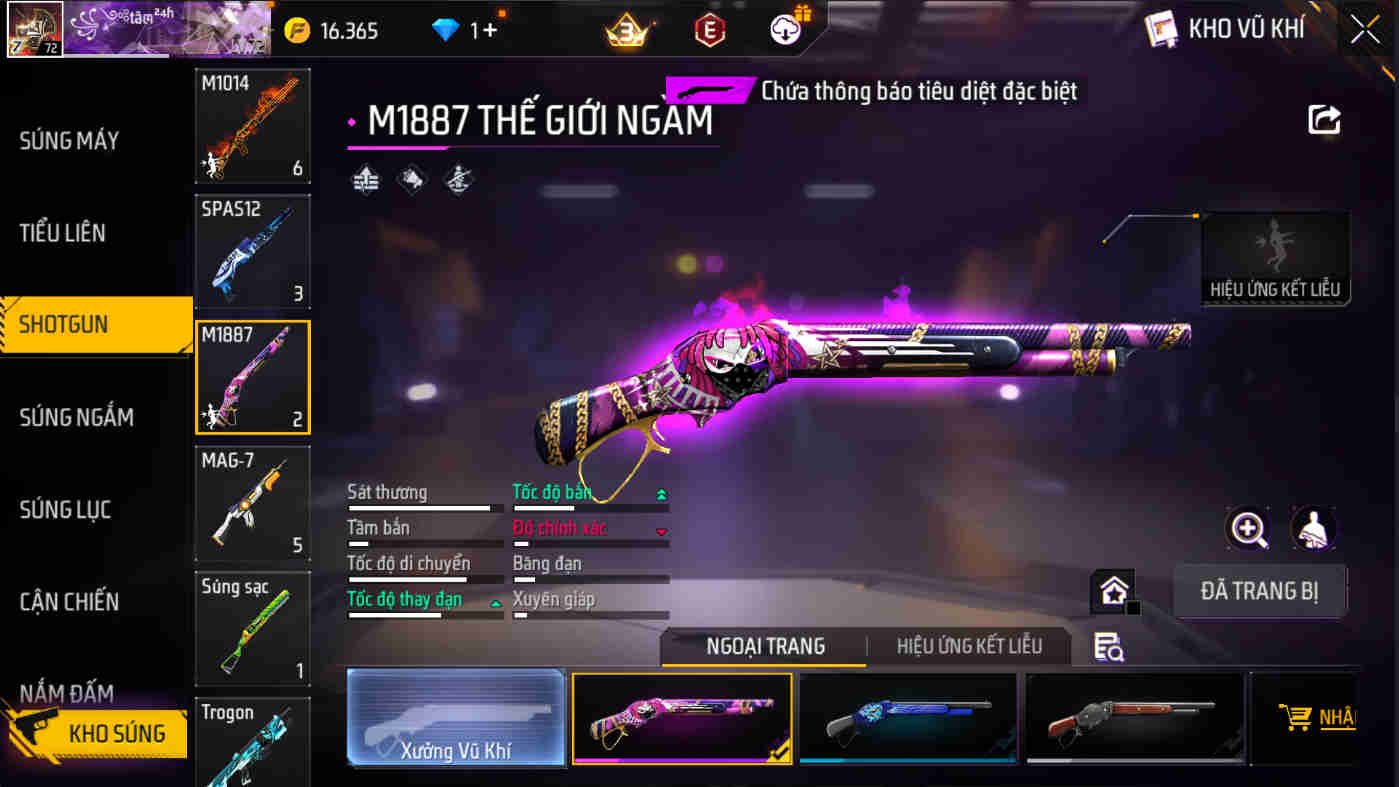Open Xưởng Vũ Khí

pos(455,720)
